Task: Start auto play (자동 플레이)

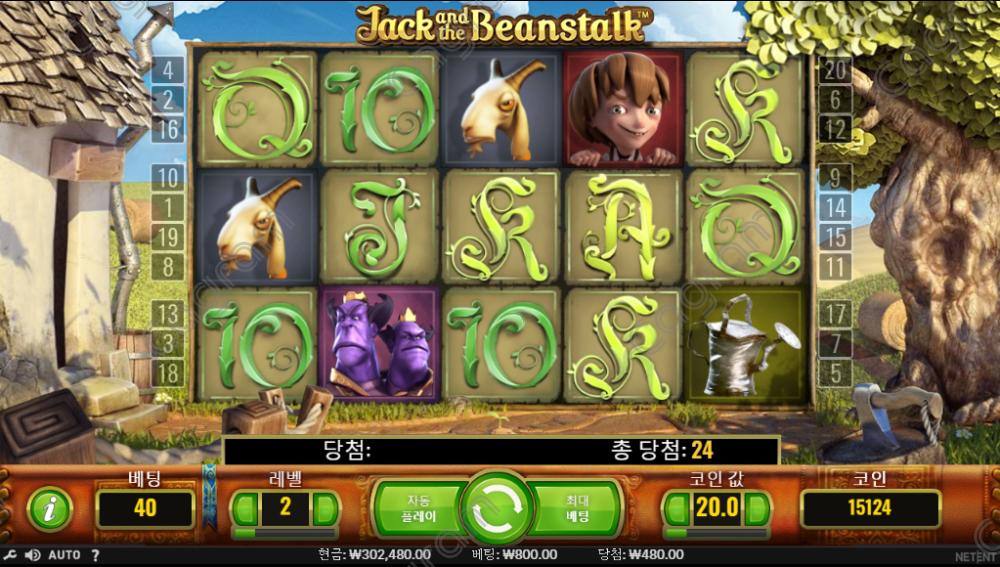Action: [x=418, y=508]
